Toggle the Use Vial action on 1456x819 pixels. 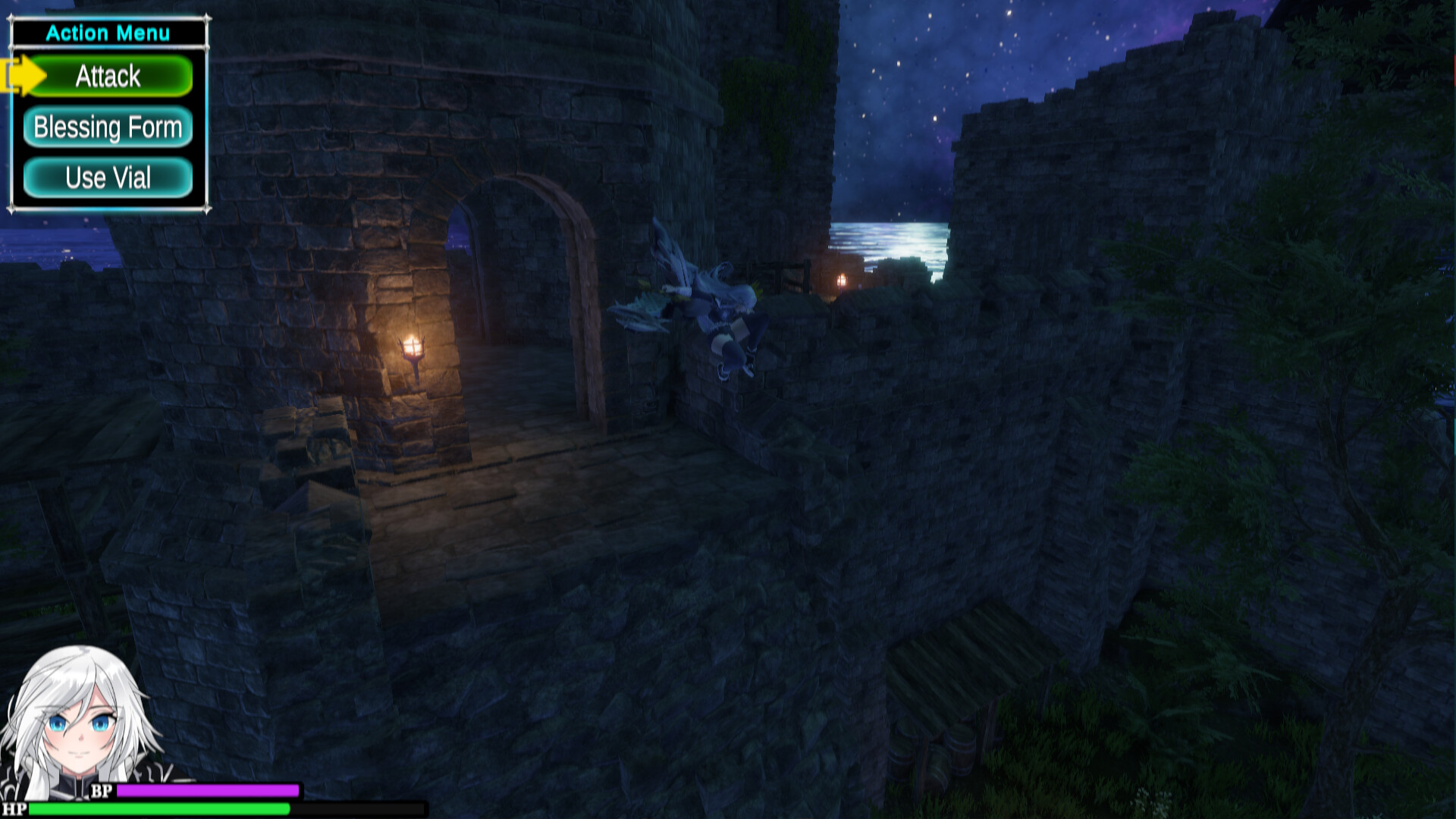point(107,177)
